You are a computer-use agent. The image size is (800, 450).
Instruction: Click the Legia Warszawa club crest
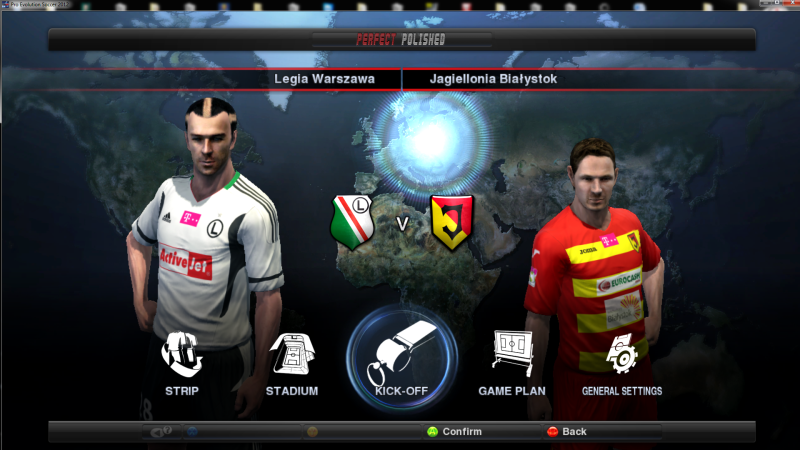coord(351,221)
